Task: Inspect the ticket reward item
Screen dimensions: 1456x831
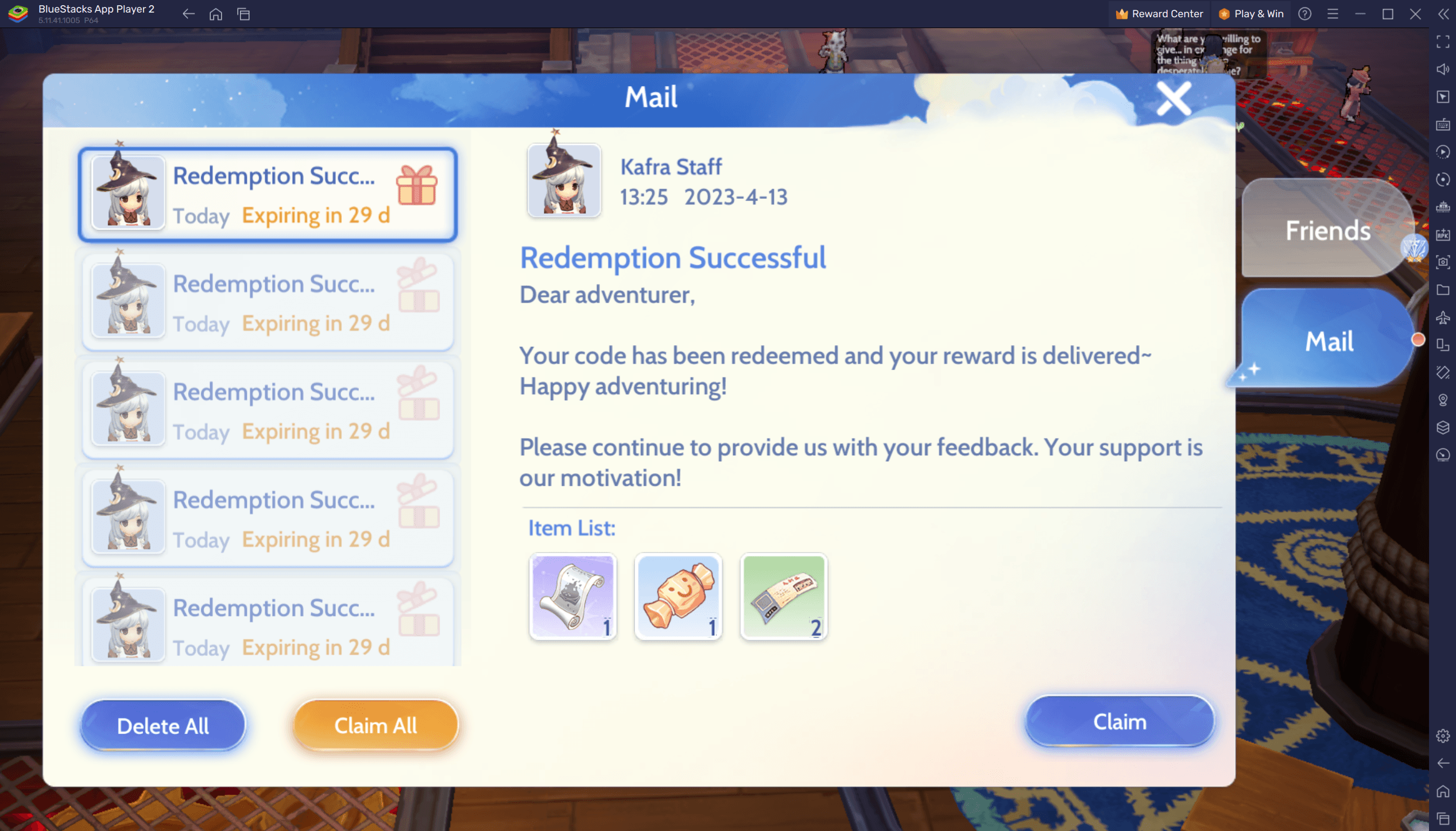Action: 784,596
